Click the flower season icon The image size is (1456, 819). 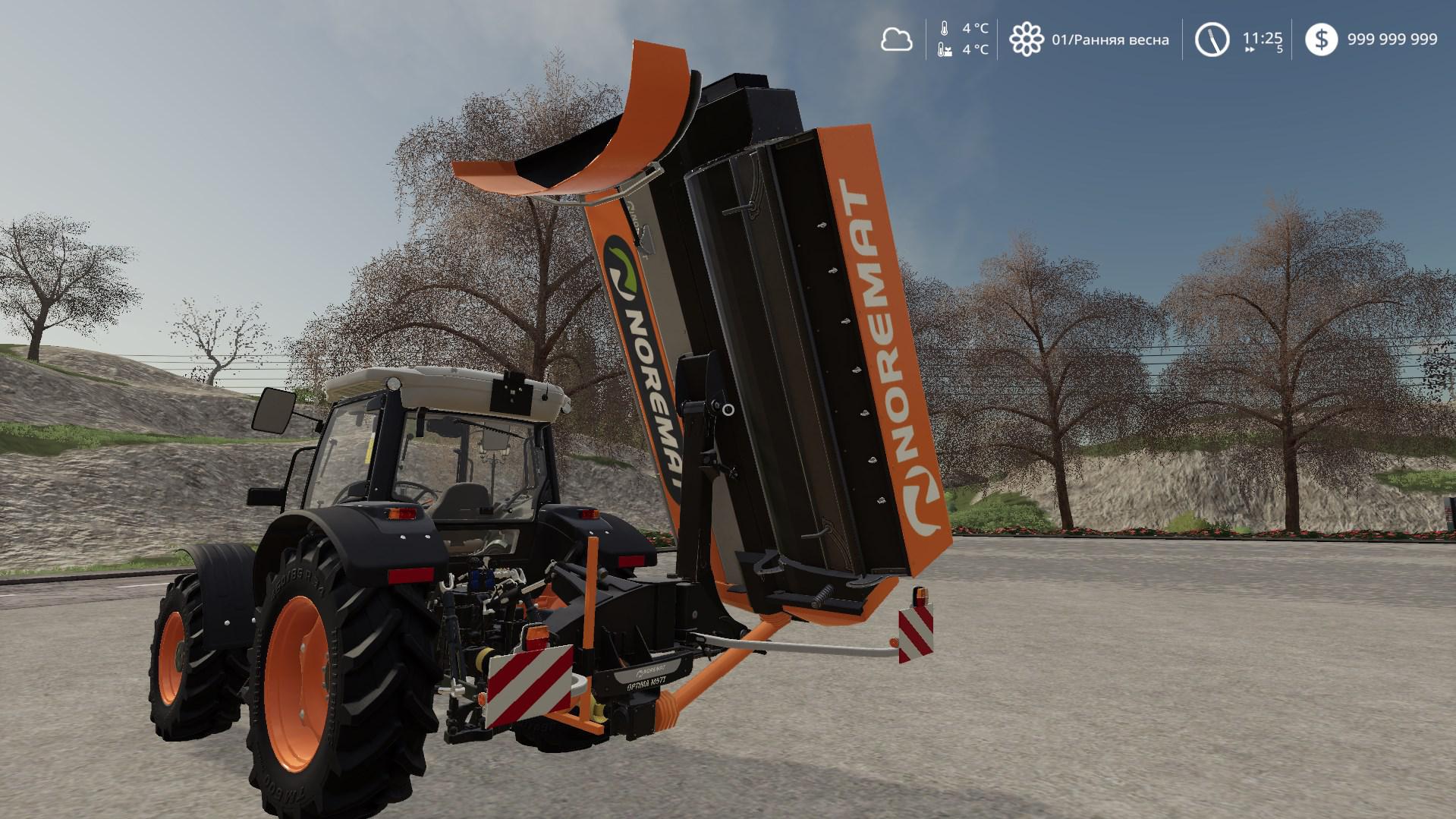1026,39
